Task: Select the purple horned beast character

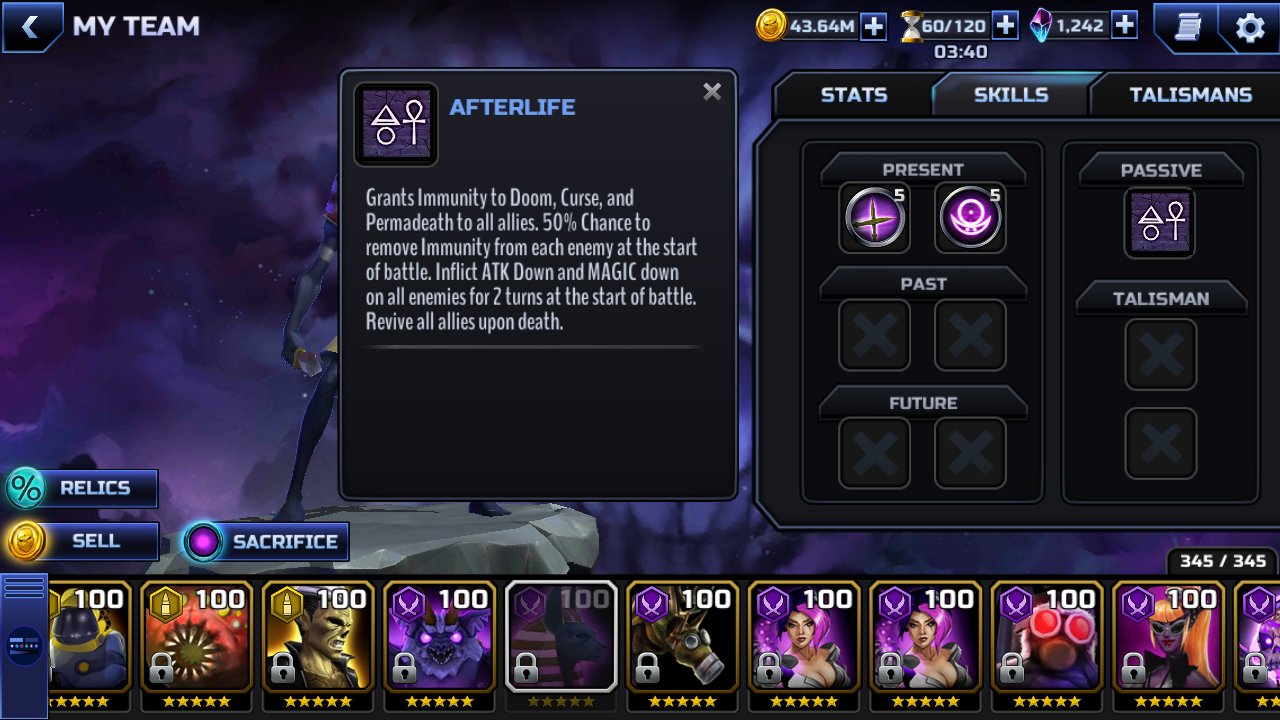Action: tap(439, 638)
